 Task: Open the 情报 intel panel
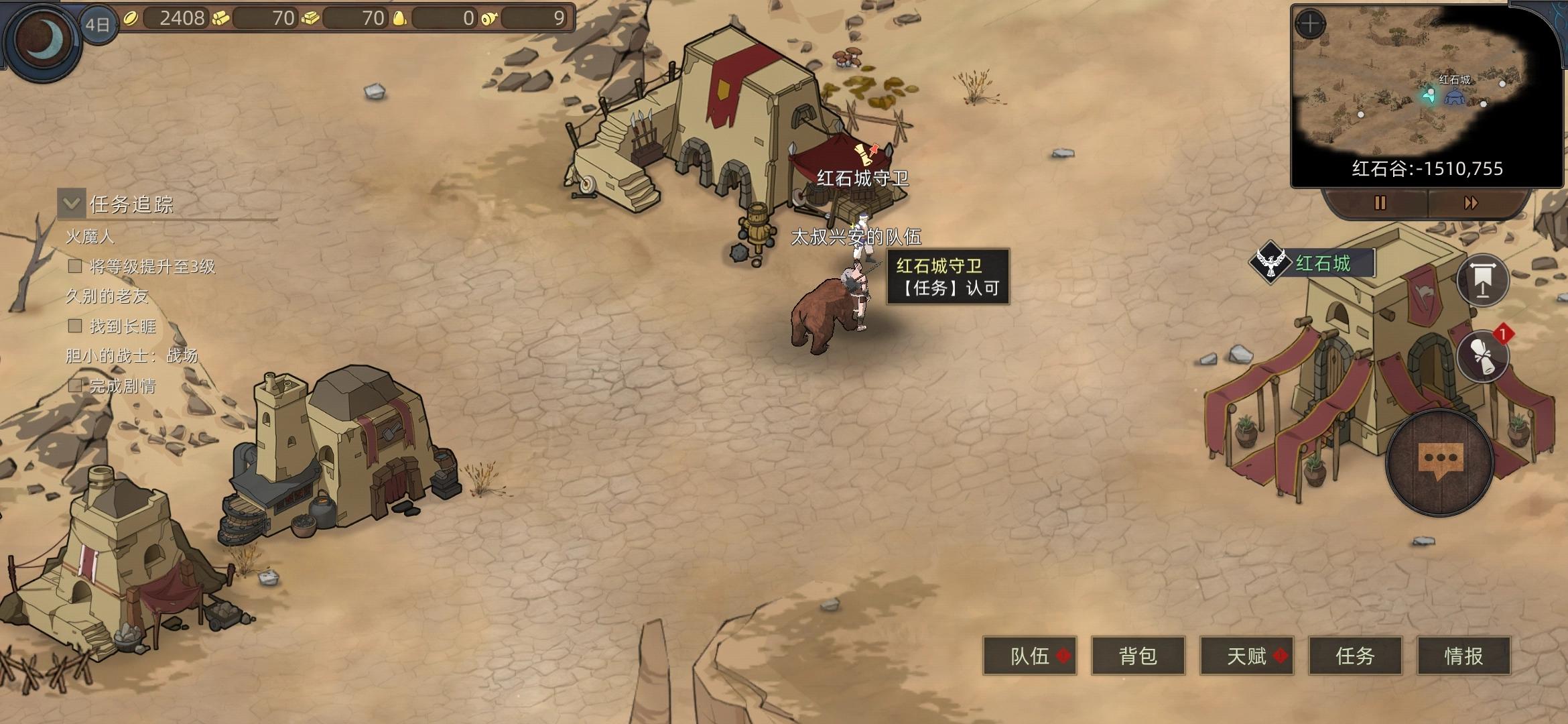tap(1463, 656)
